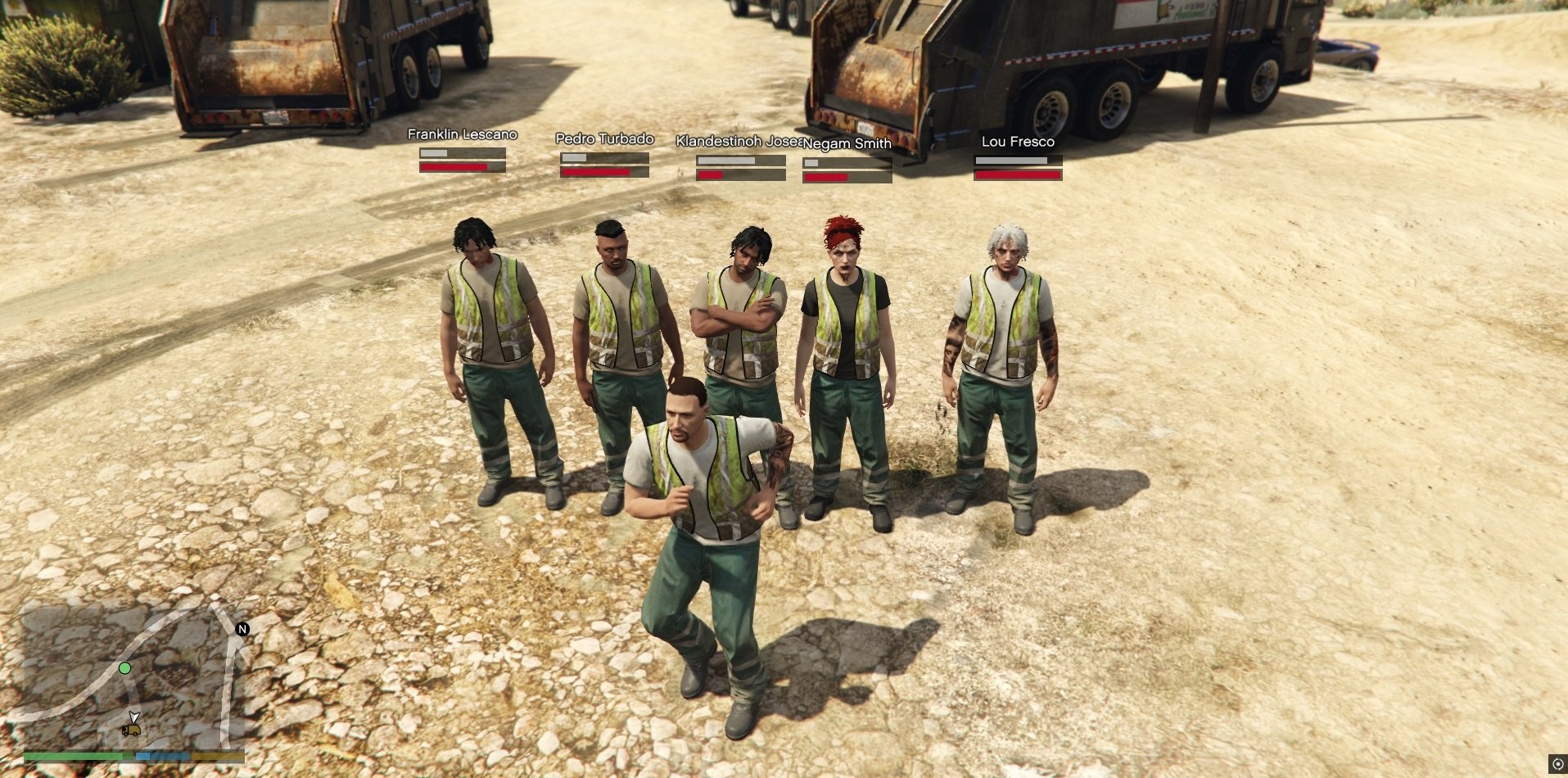Select the garbage truck blip on minimap
This screenshot has width=1568, height=778.
[x=130, y=731]
